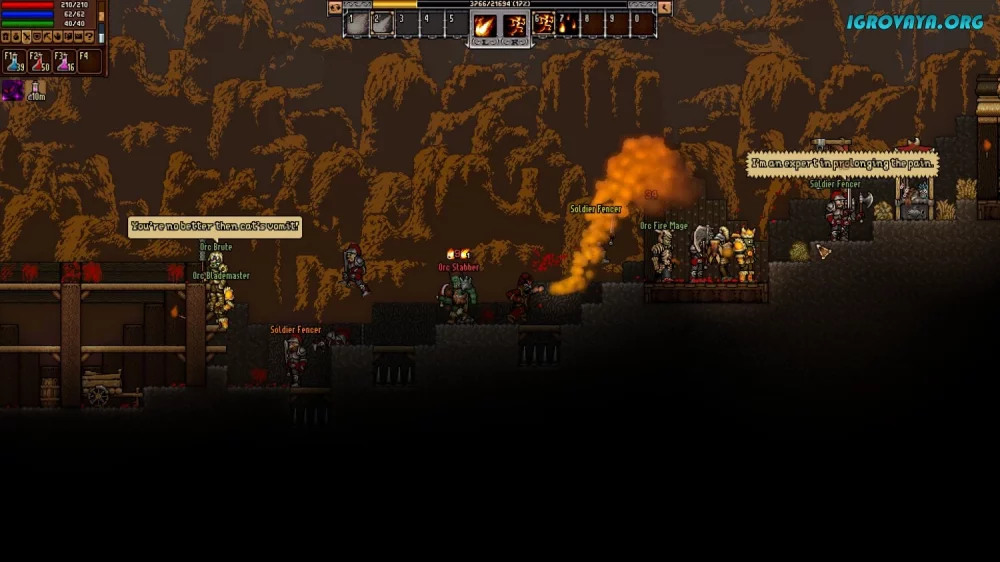Inspect the 10m potion buff icon

[36, 91]
